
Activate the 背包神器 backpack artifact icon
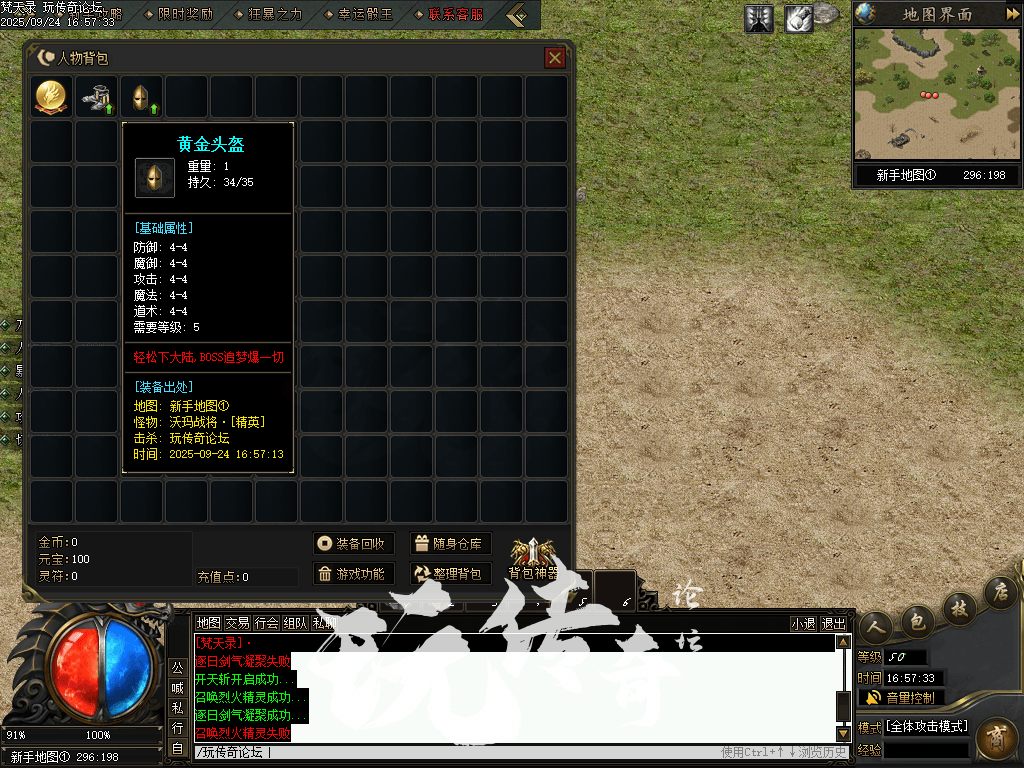pos(533,558)
